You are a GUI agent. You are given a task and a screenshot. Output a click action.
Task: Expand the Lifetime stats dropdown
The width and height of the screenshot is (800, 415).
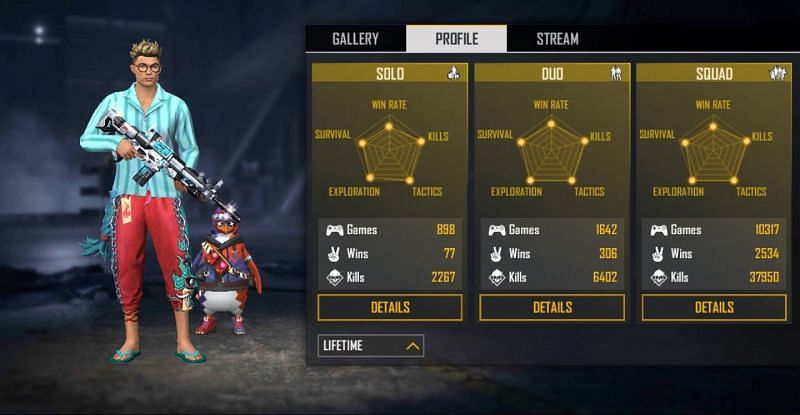tap(371, 346)
